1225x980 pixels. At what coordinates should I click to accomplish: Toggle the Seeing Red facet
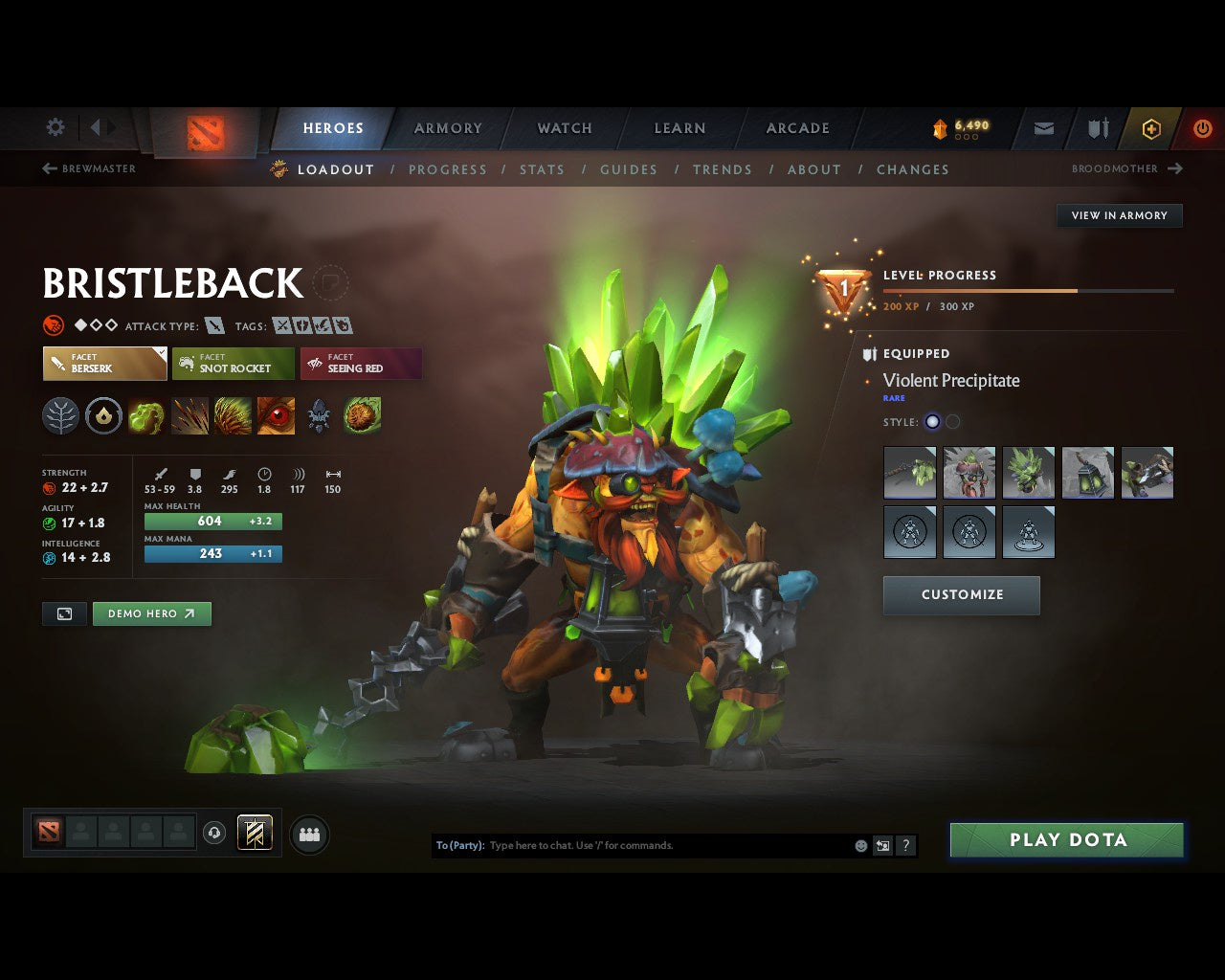(x=361, y=364)
